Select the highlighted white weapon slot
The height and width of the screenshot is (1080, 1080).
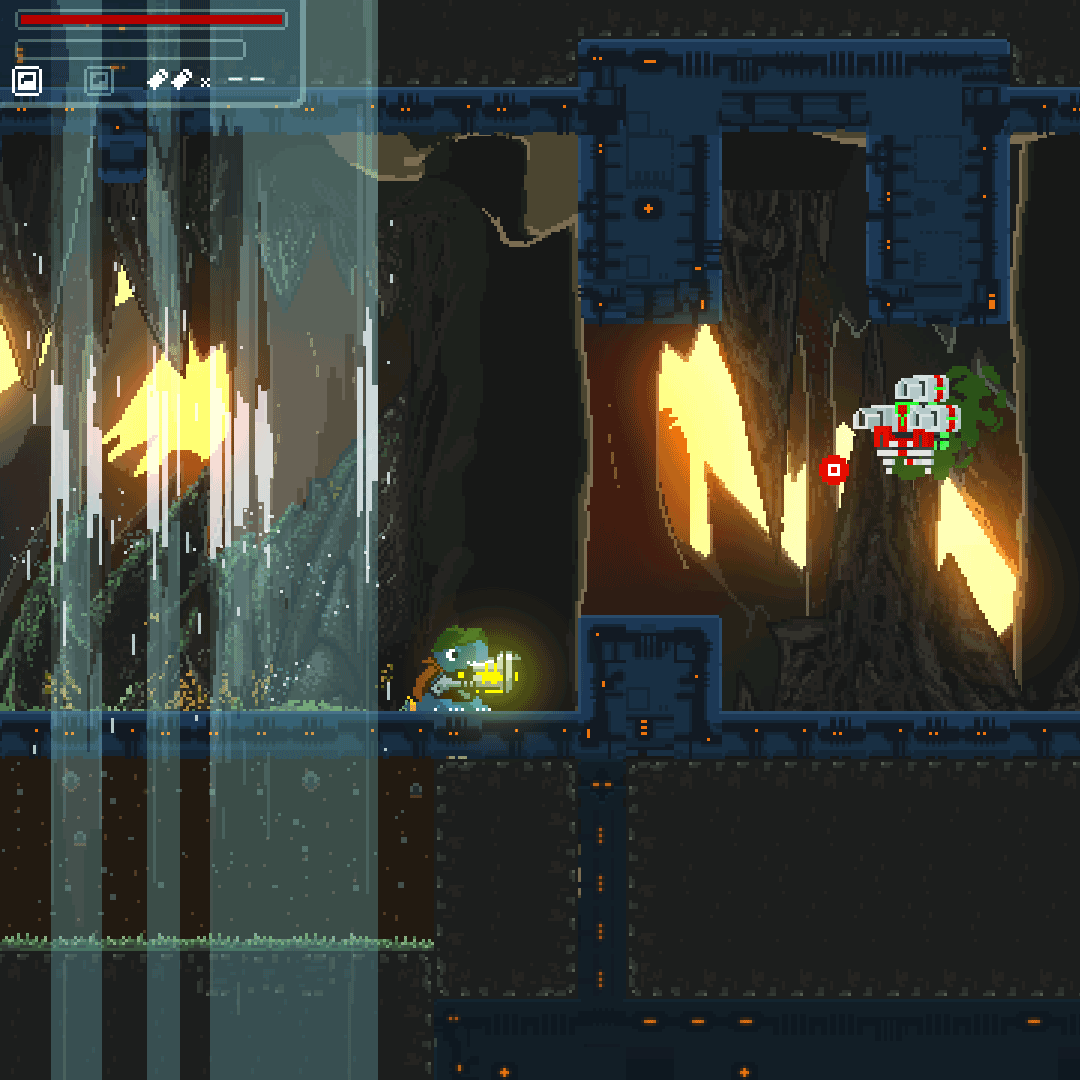pyautogui.click(x=27, y=81)
